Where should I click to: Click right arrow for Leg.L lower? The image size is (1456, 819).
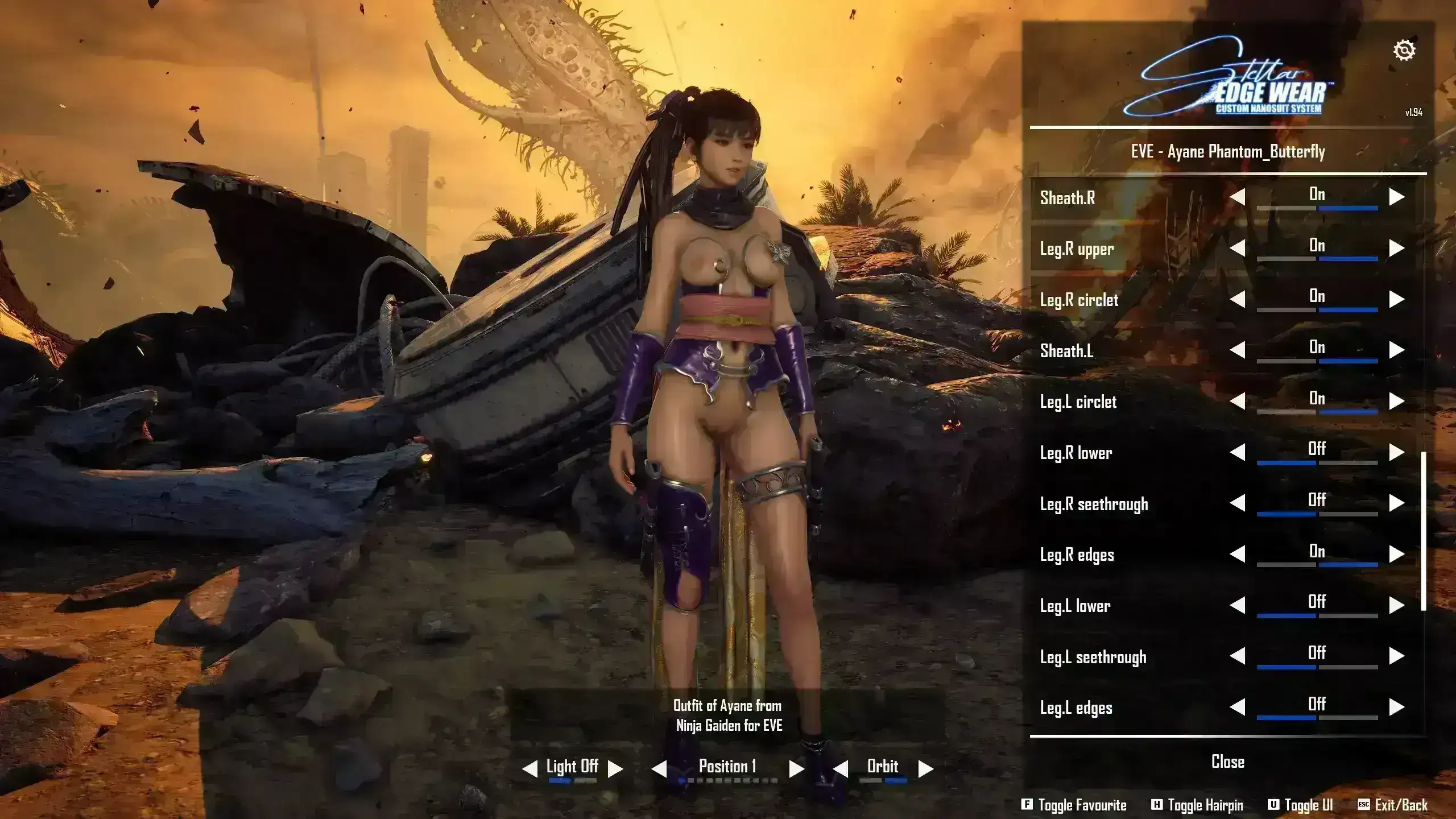1396,605
